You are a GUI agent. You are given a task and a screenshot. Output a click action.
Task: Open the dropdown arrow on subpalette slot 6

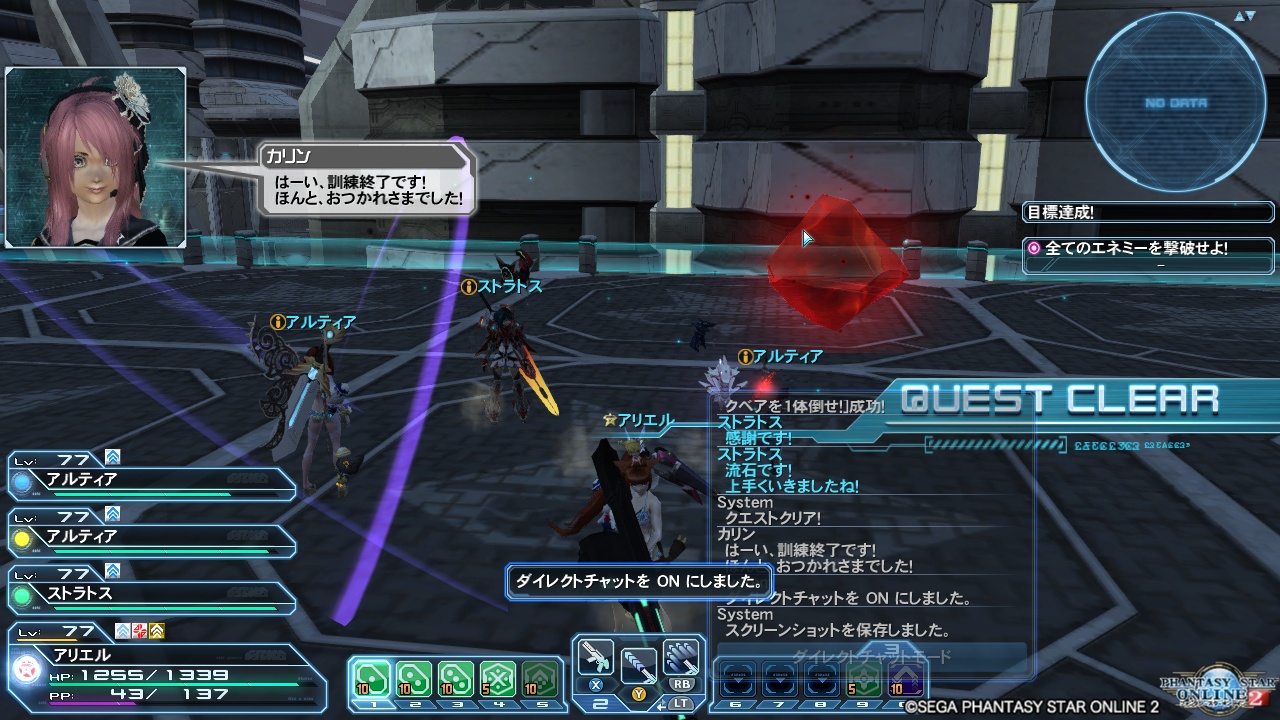[x=740, y=680]
